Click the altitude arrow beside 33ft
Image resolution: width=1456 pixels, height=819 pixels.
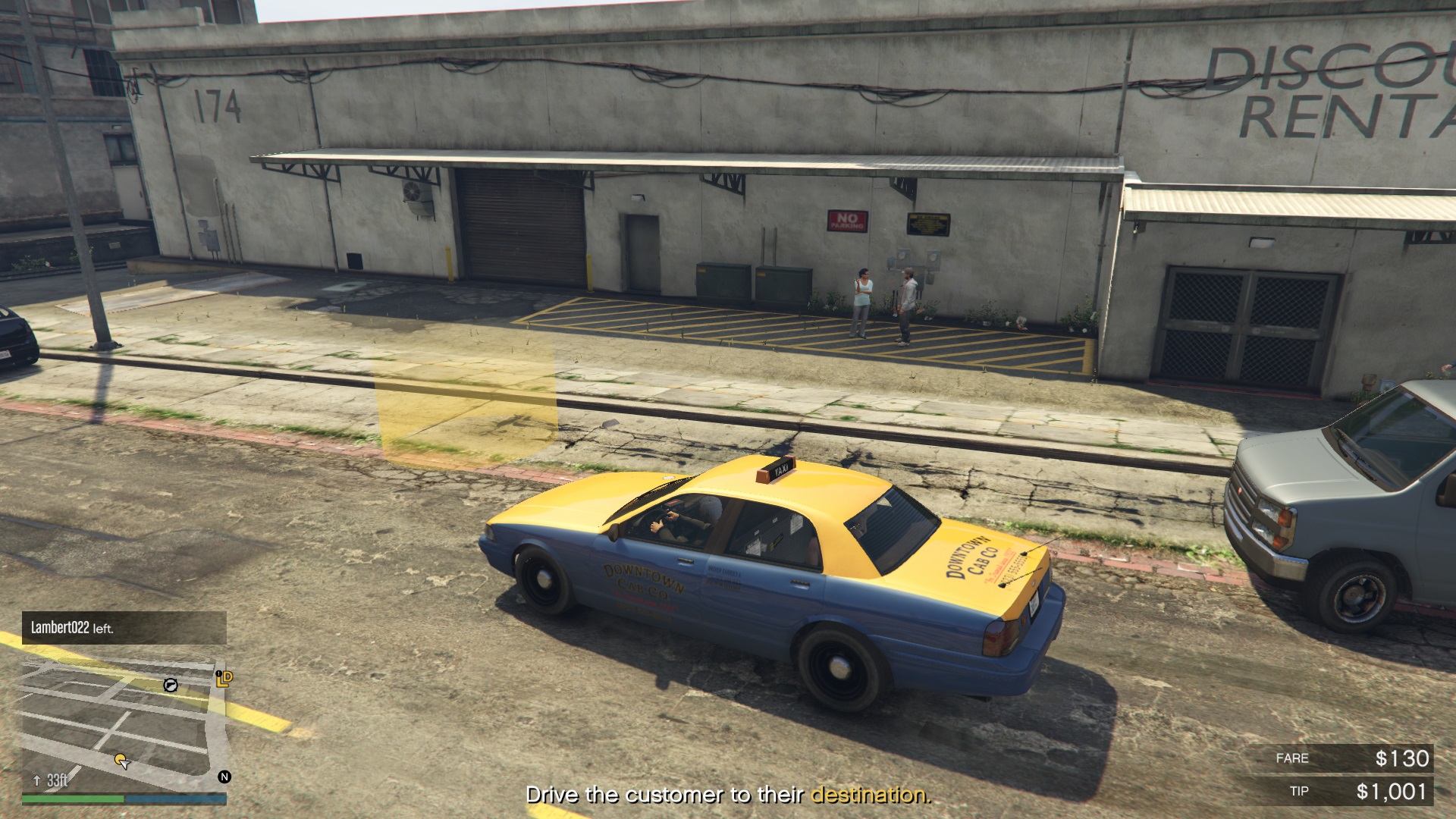pyautogui.click(x=36, y=780)
